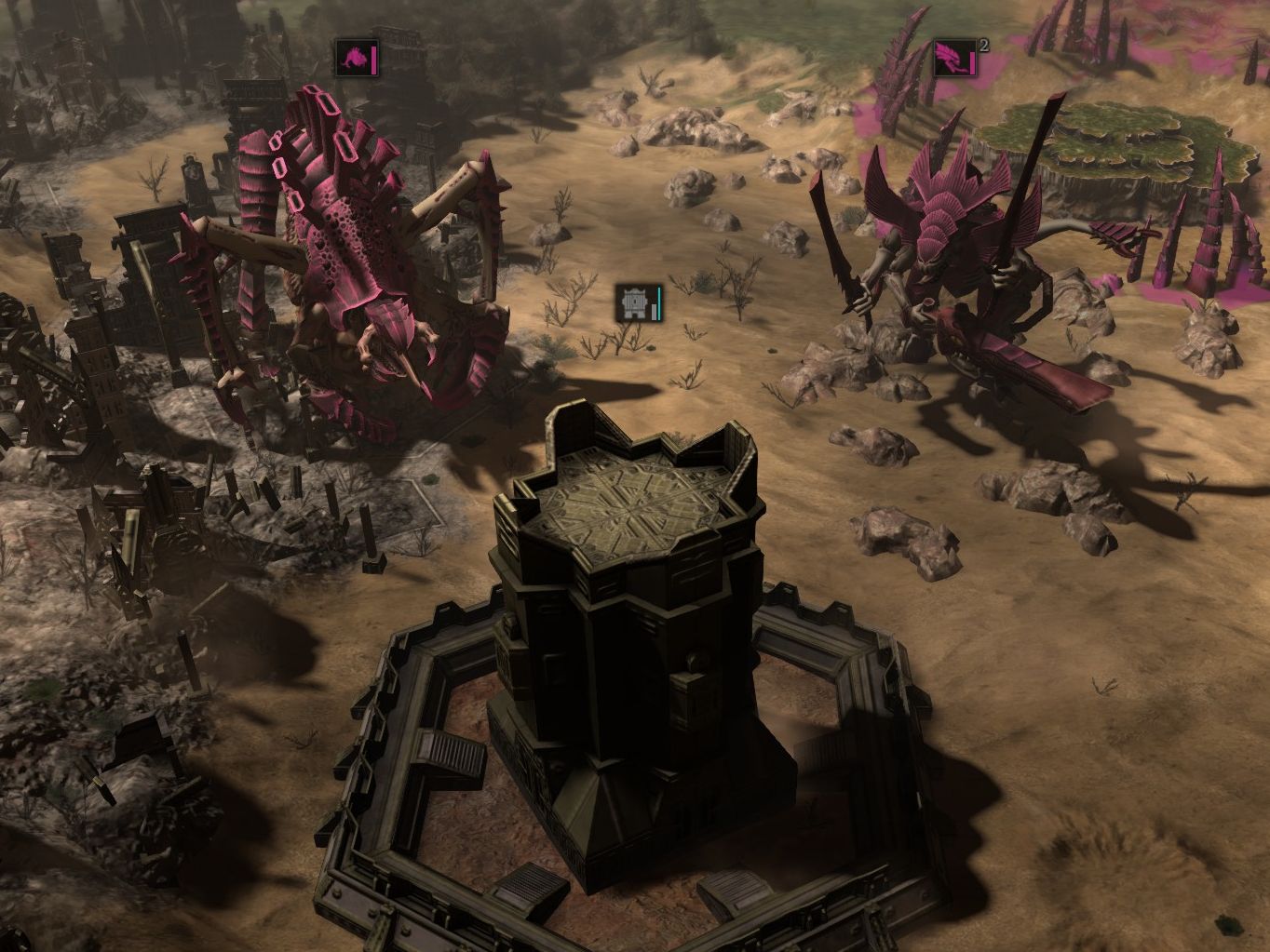Click the pink hunched-beast unit marker
Viewport: 1270px width, 952px height.
click(x=354, y=59)
